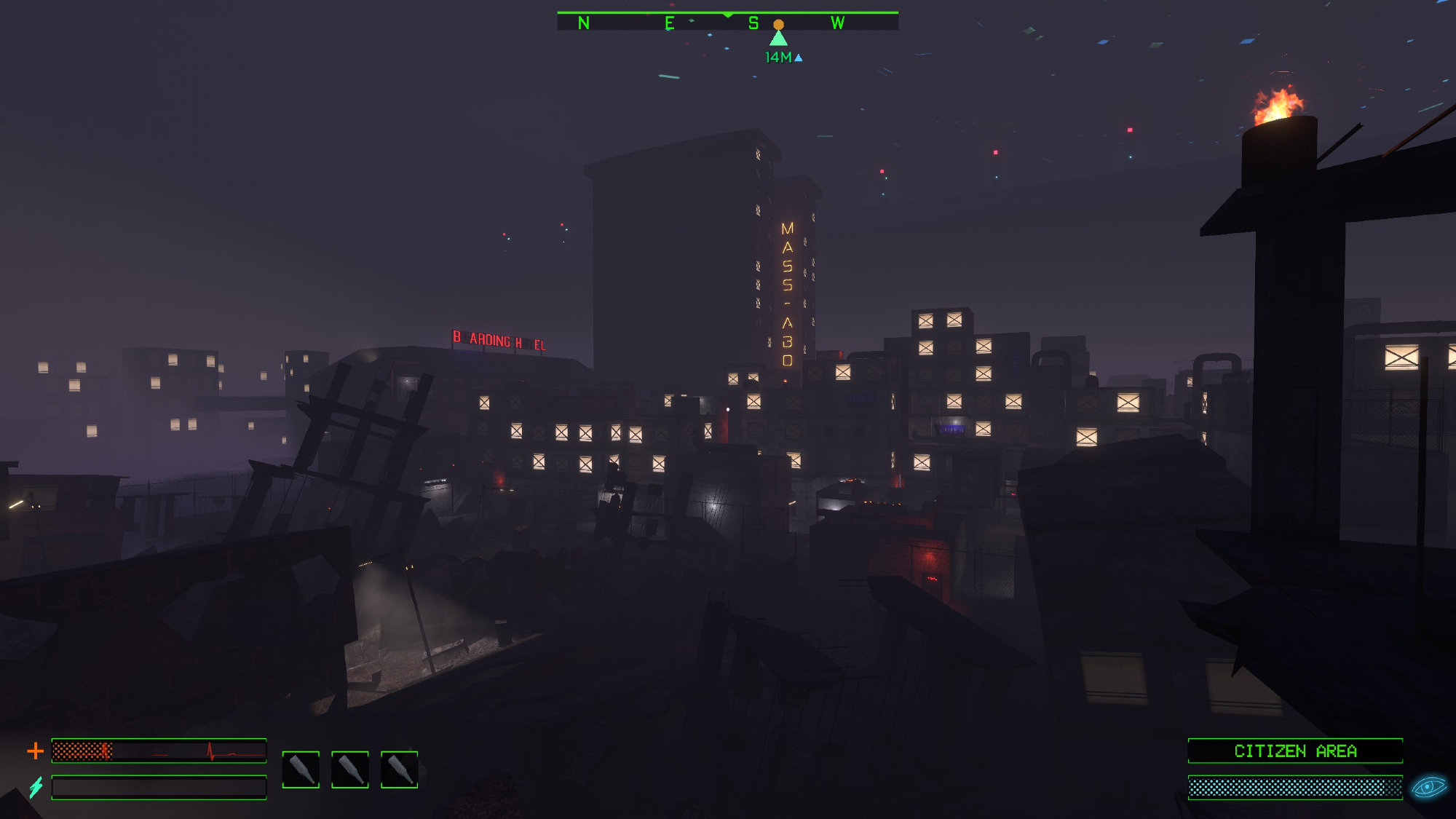Click the blue eye visibility icon
1456x819 pixels.
point(1428,787)
